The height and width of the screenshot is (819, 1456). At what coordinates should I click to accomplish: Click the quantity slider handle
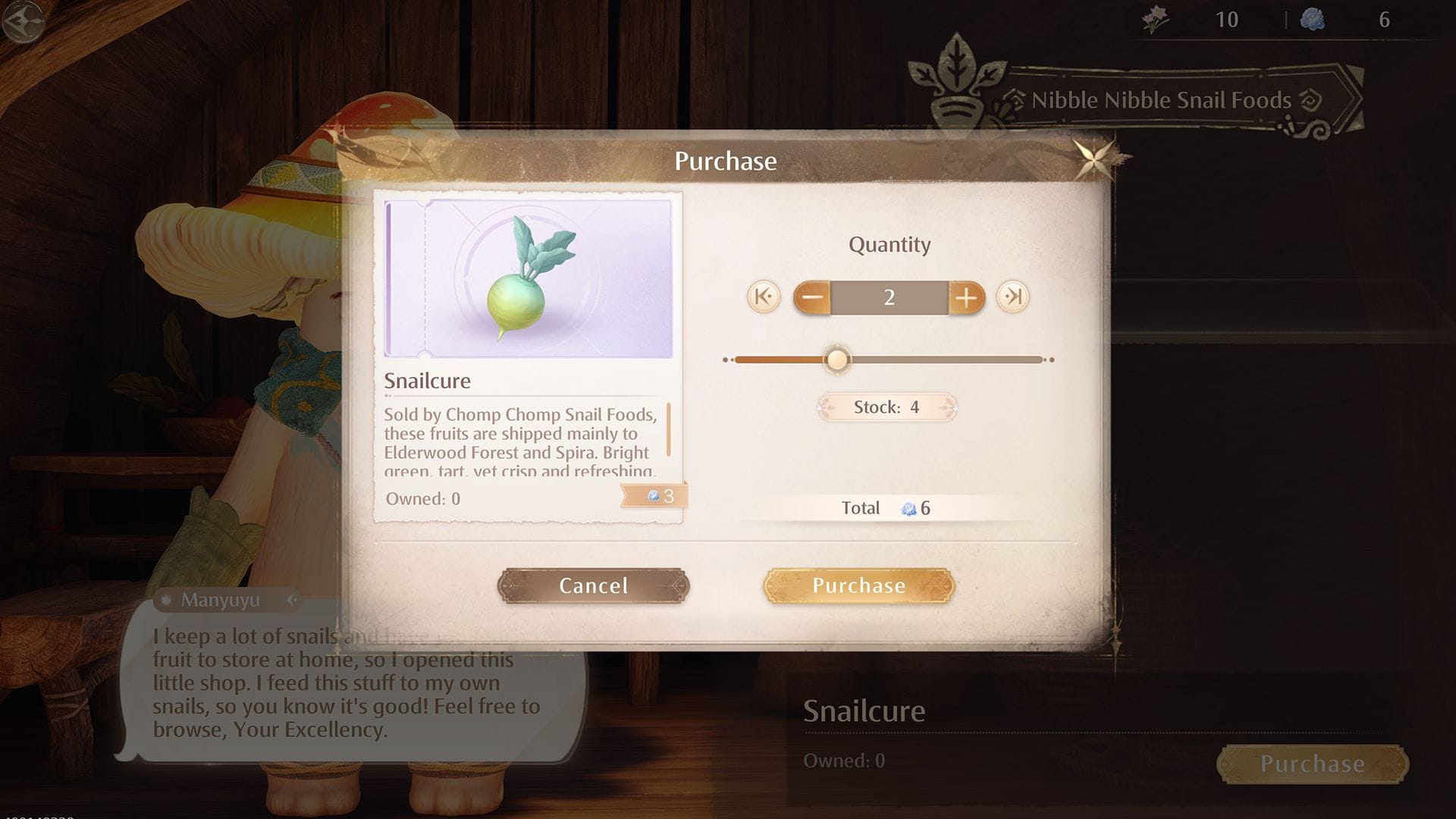(837, 359)
